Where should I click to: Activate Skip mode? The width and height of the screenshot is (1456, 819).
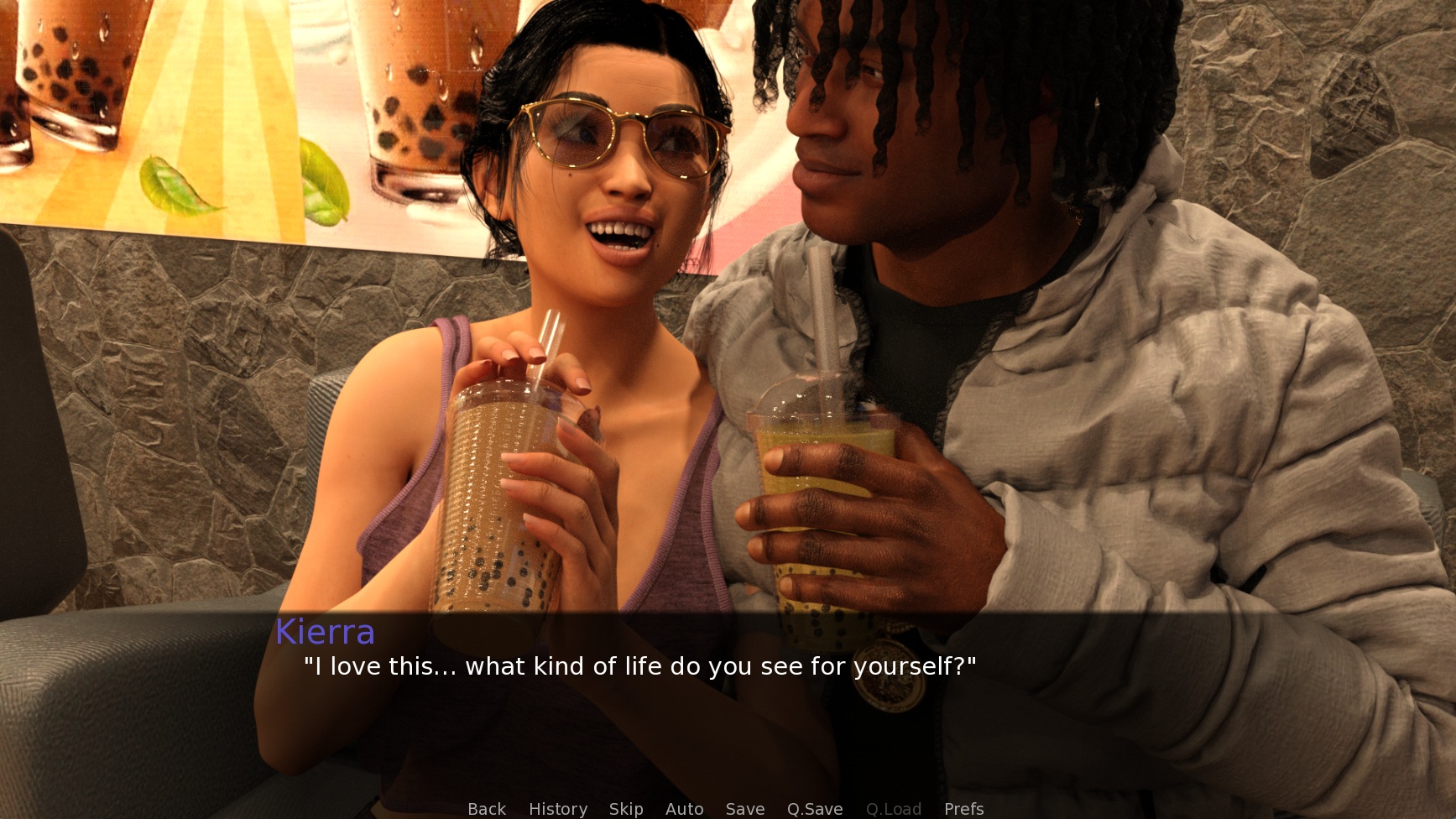click(x=626, y=809)
